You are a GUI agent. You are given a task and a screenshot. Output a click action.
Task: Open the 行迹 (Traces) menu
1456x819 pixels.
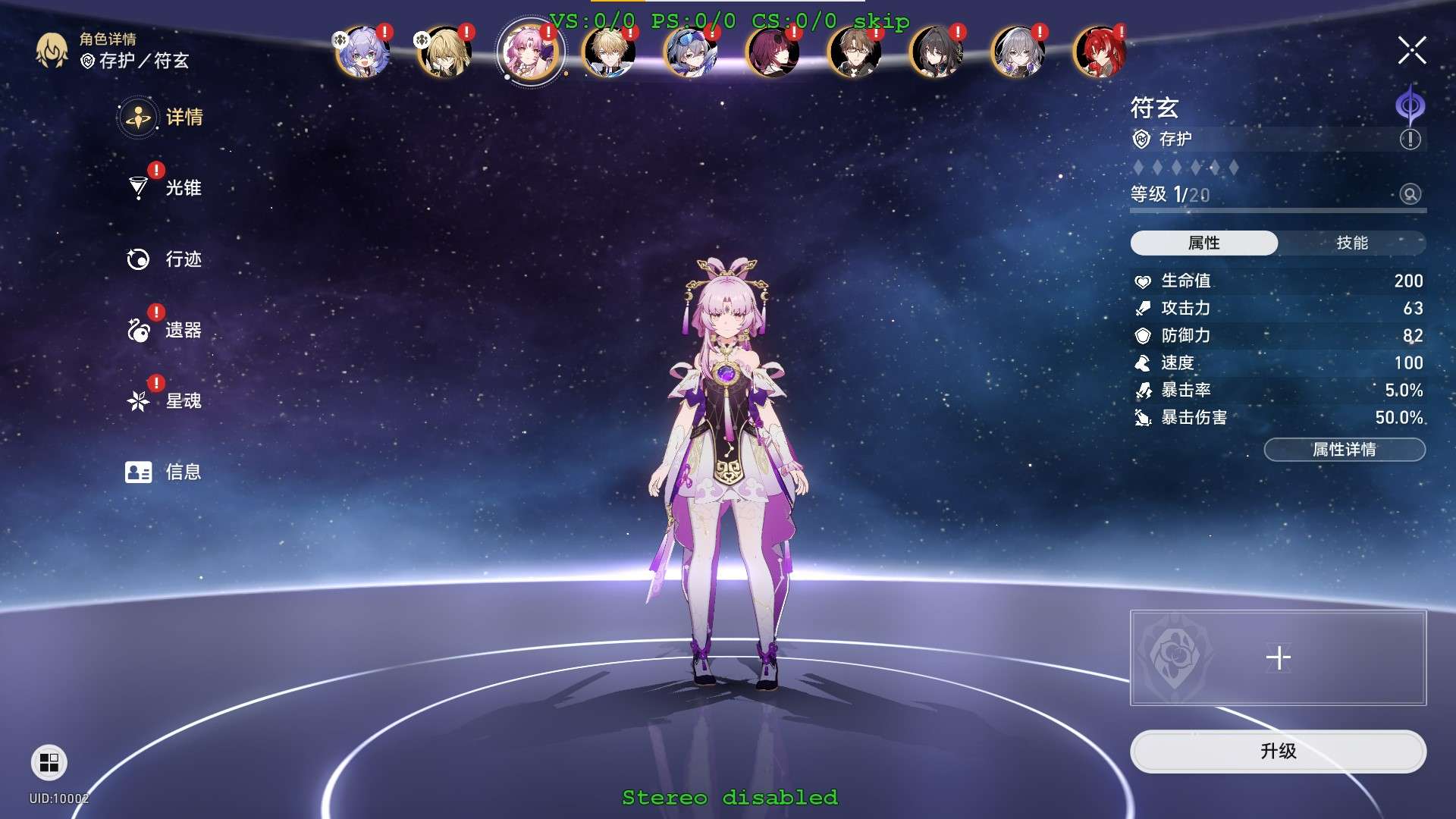(182, 259)
